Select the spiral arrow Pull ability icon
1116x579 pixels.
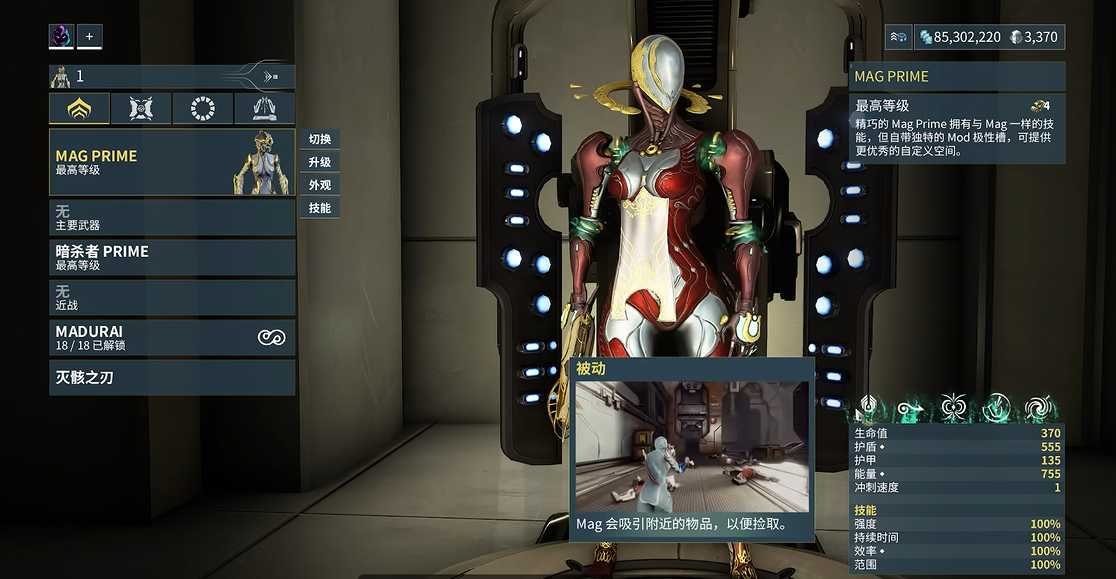(x=911, y=407)
